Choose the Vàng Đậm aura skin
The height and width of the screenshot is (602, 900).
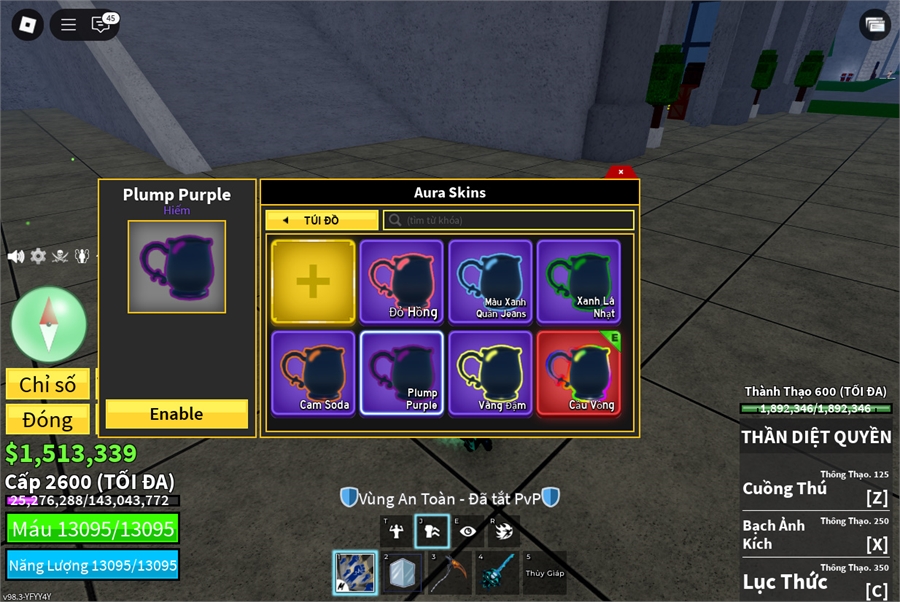click(x=490, y=373)
